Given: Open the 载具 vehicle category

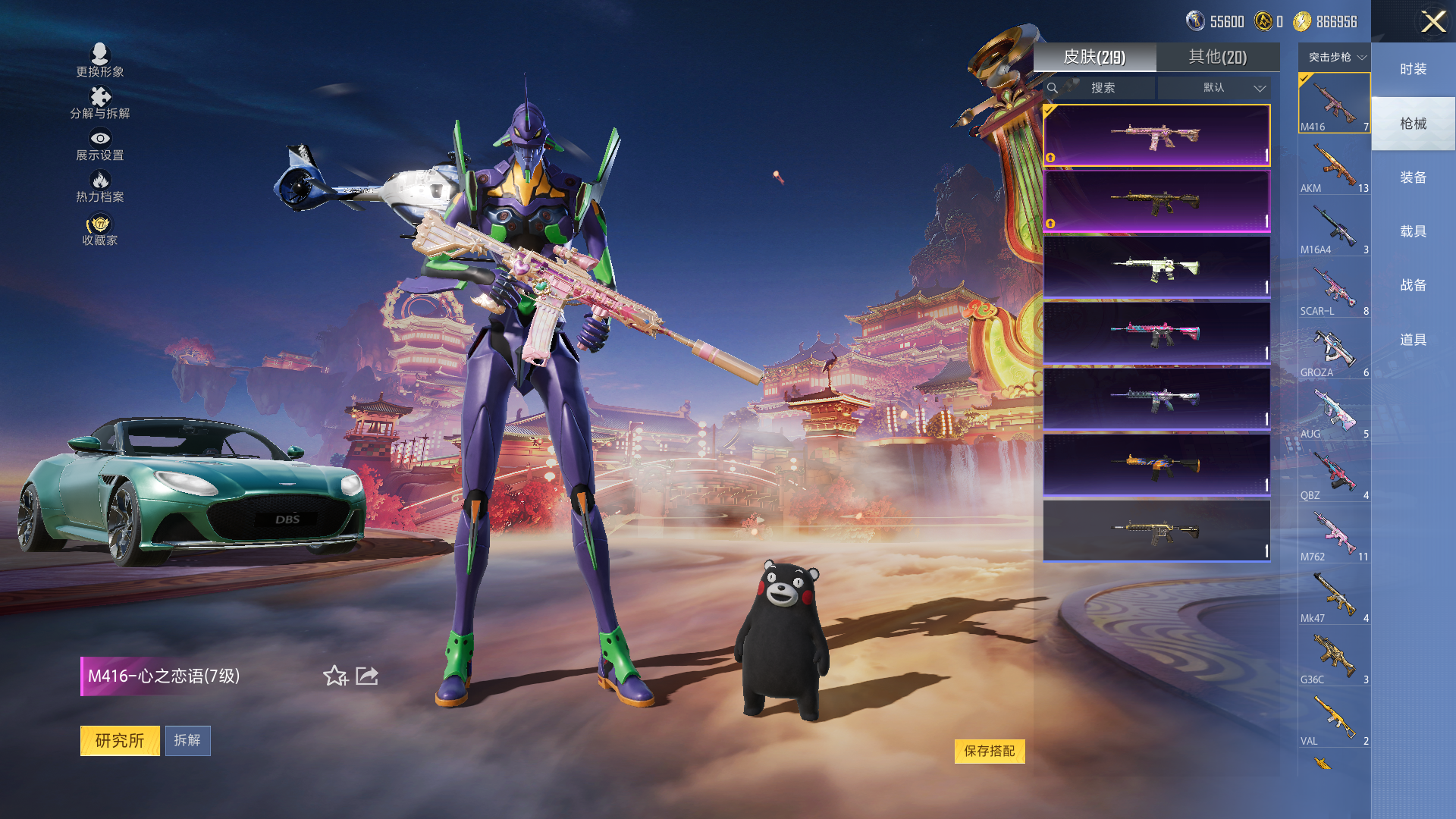Looking at the screenshot, I should 1413,231.
